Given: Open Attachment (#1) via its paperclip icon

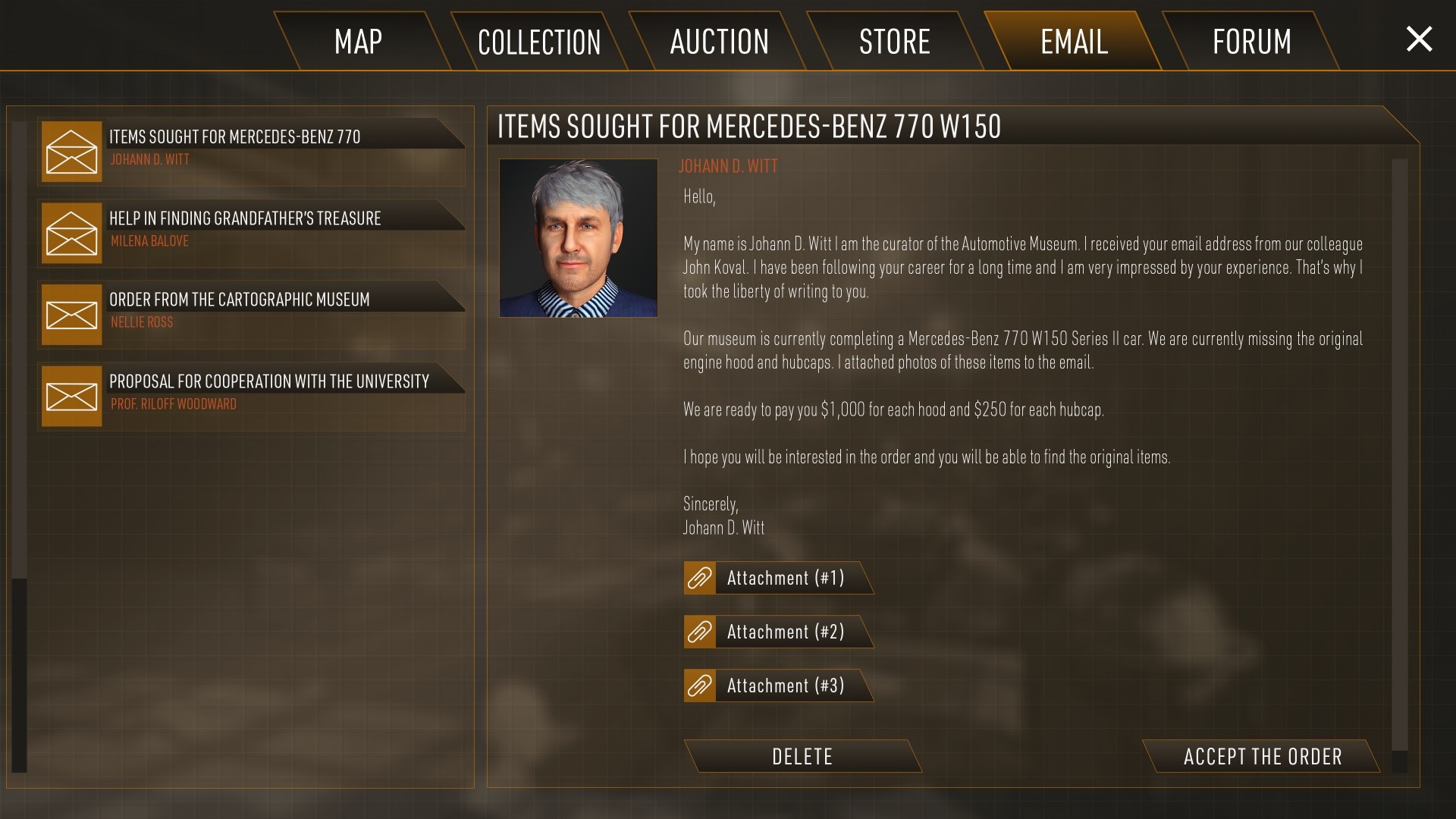Looking at the screenshot, I should click(698, 578).
